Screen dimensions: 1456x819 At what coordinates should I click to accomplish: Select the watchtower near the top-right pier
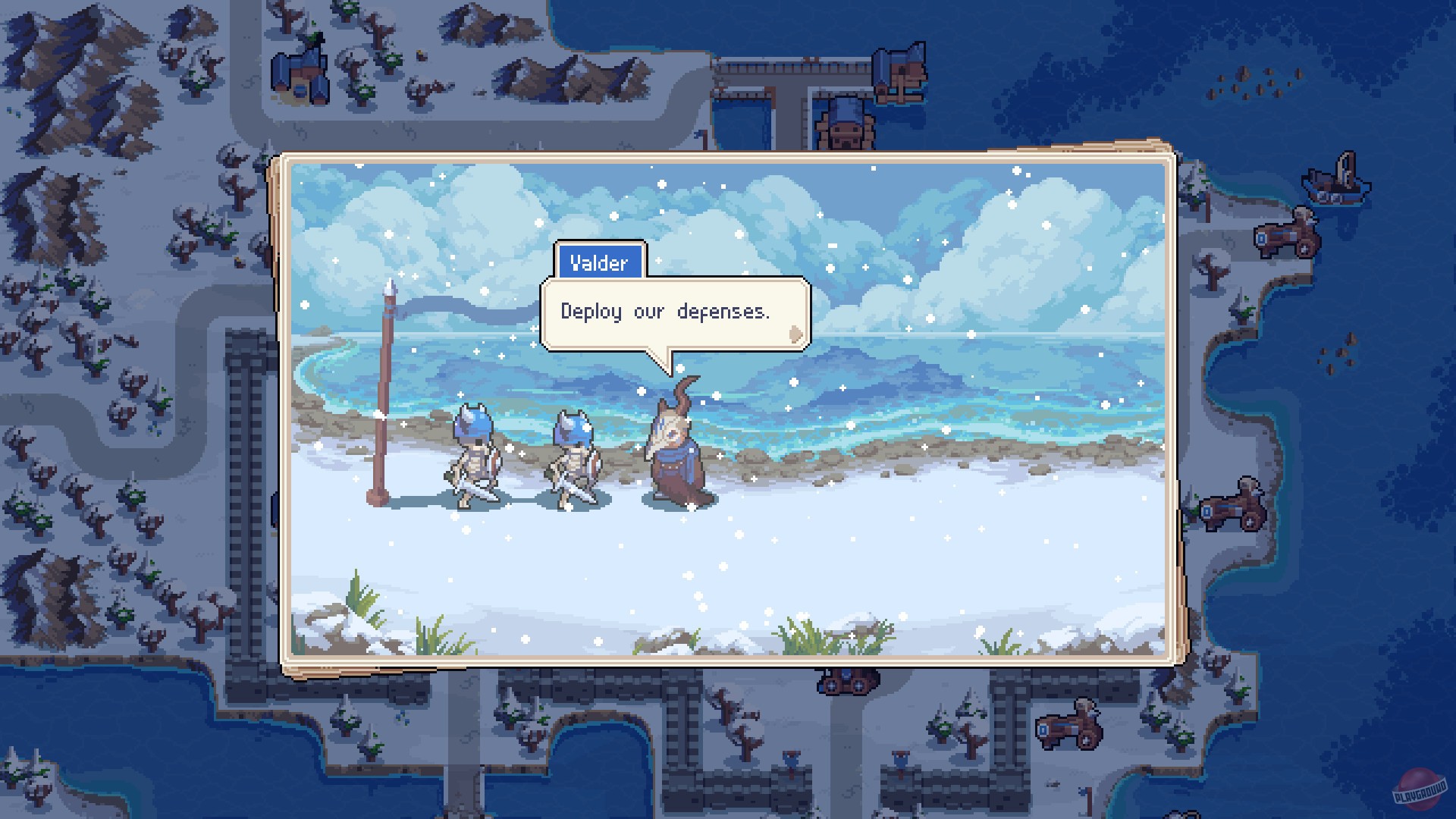click(899, 72)
